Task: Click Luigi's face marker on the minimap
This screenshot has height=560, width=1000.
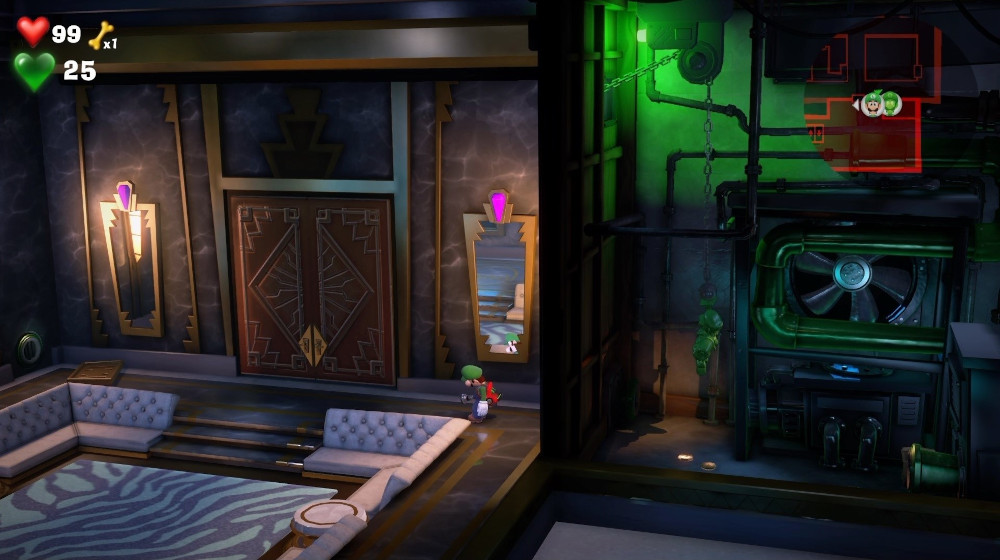Action: click(871, 103)
